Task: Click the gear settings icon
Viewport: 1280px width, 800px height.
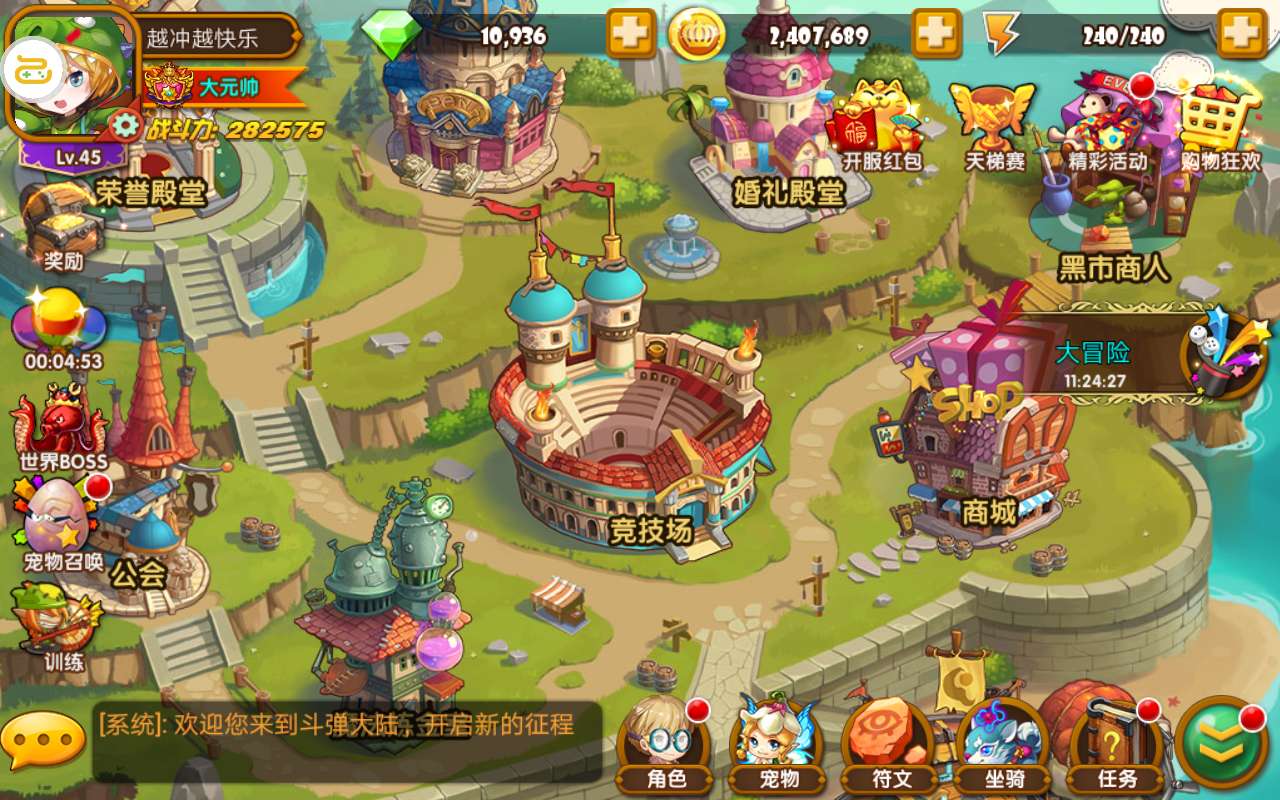Action: click(125, 125)
